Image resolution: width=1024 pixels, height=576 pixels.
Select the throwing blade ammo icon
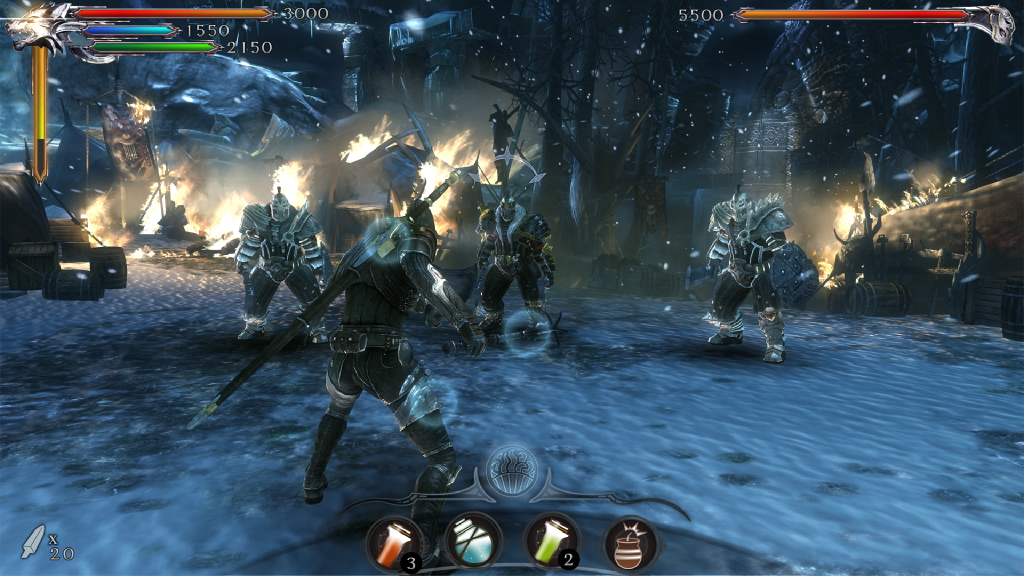tap(34, 540)
